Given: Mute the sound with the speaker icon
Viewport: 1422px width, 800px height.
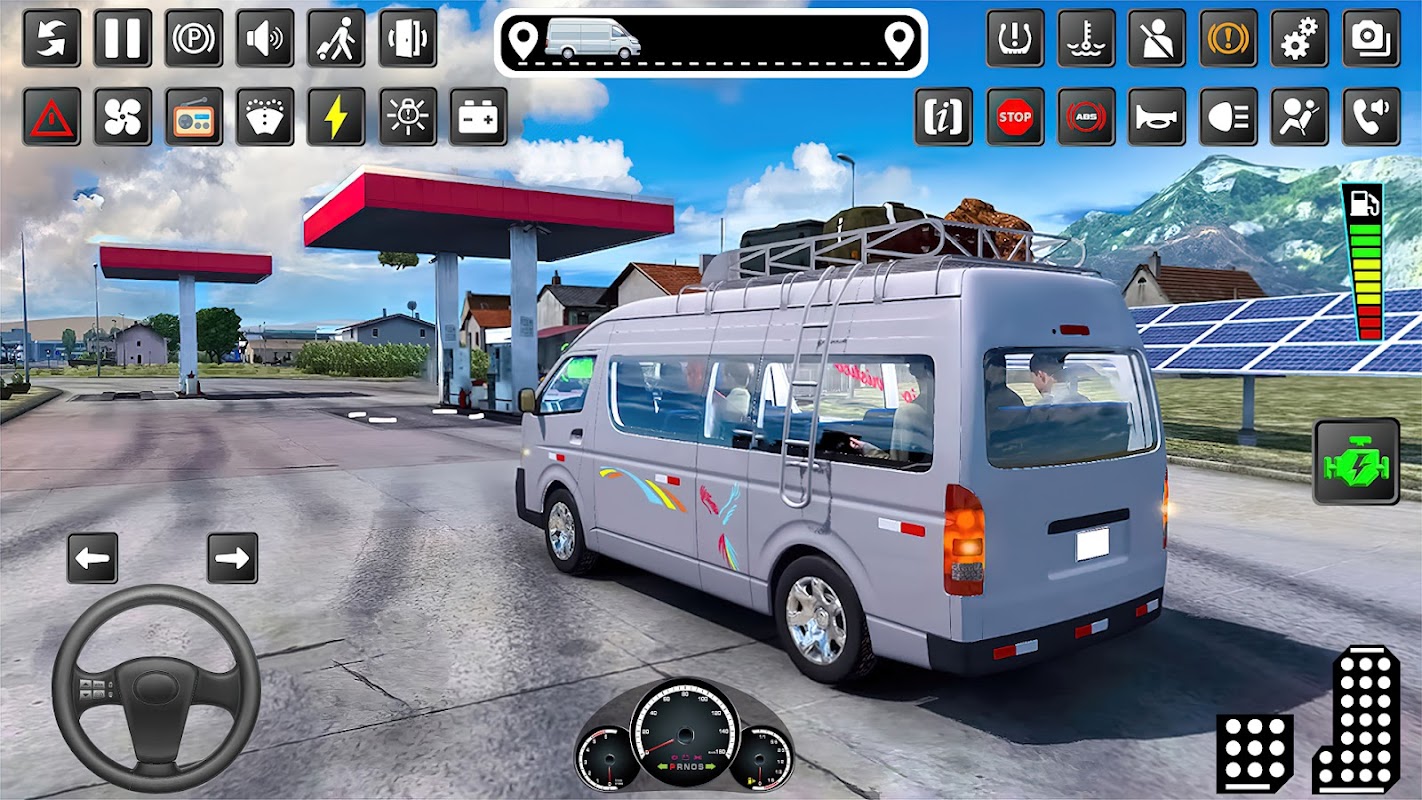Looking at the screenshot, I should click(x=265, y=38).
